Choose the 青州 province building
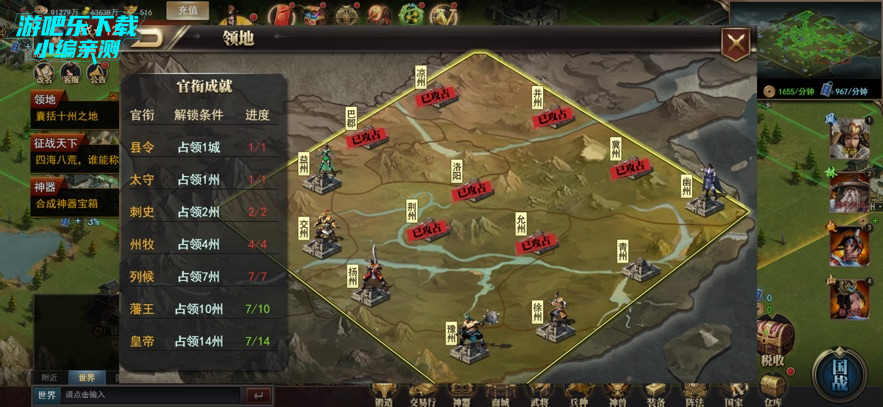The width and height of the screenshot is (883, 407). 640,262
